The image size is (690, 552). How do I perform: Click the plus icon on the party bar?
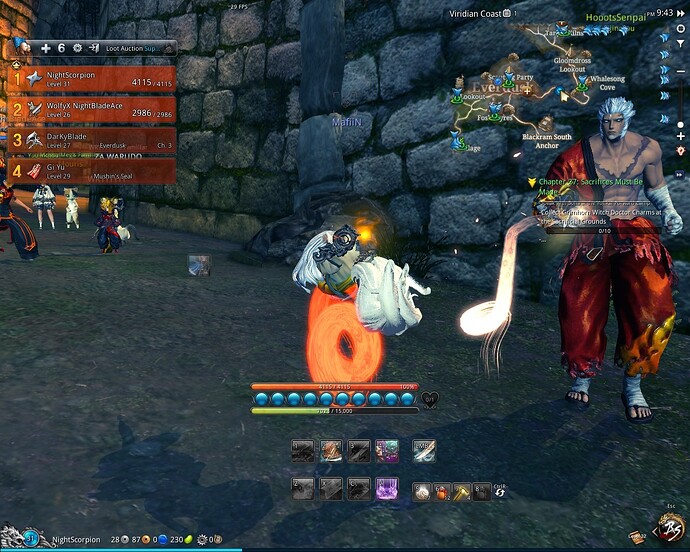[x=45, y=48]
